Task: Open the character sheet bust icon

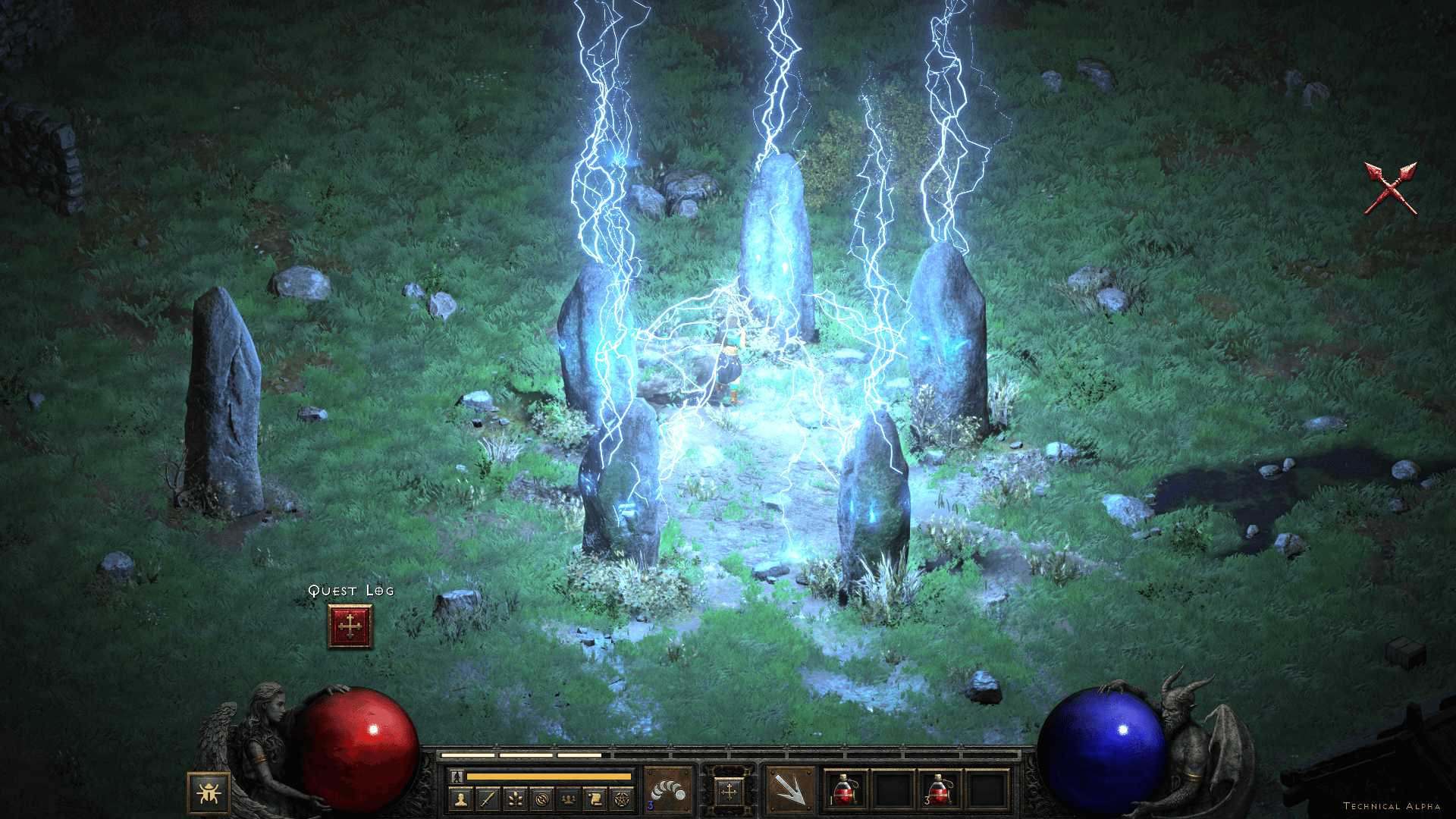Action: 460,799
